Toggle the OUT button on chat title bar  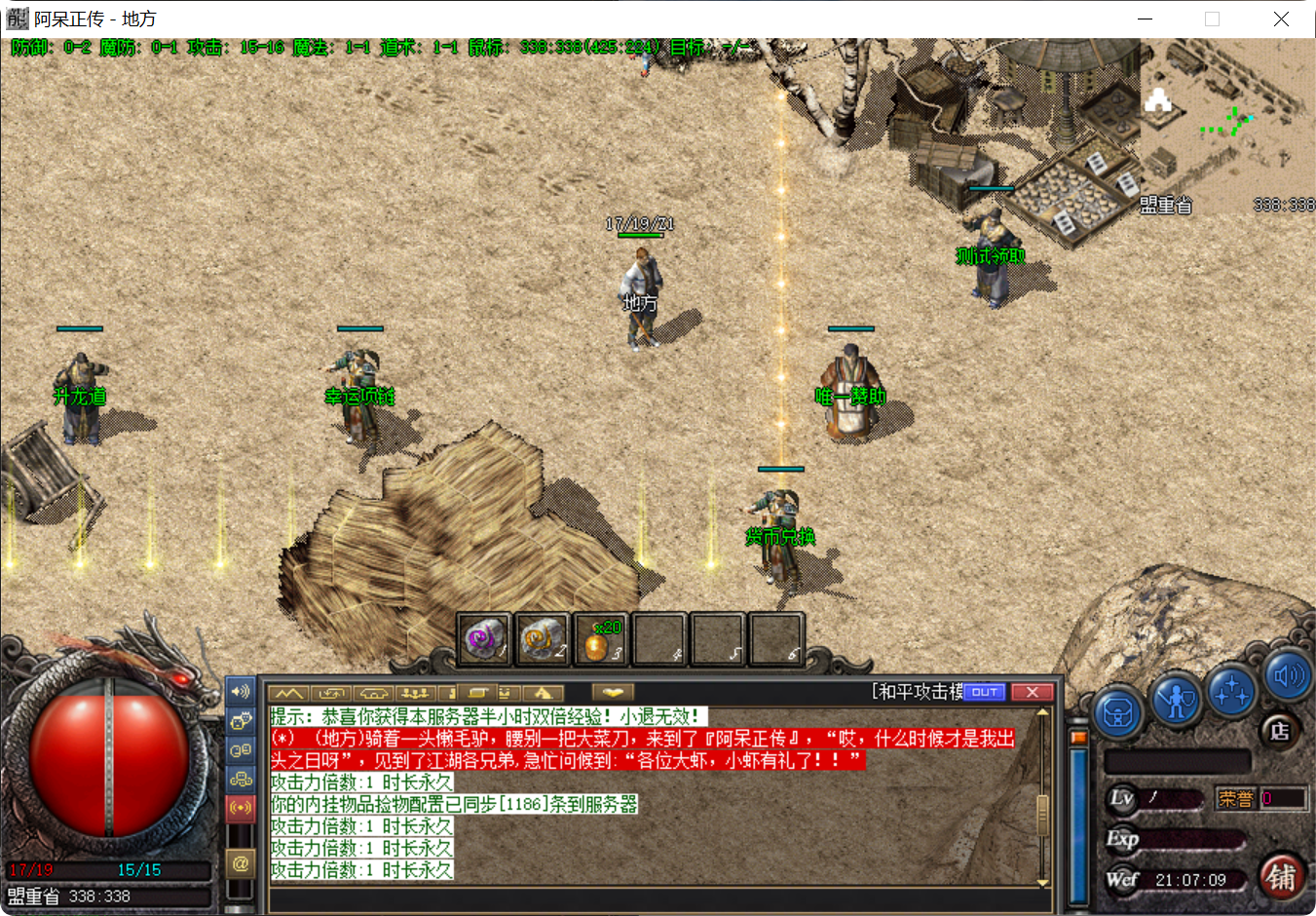[985, 692]
